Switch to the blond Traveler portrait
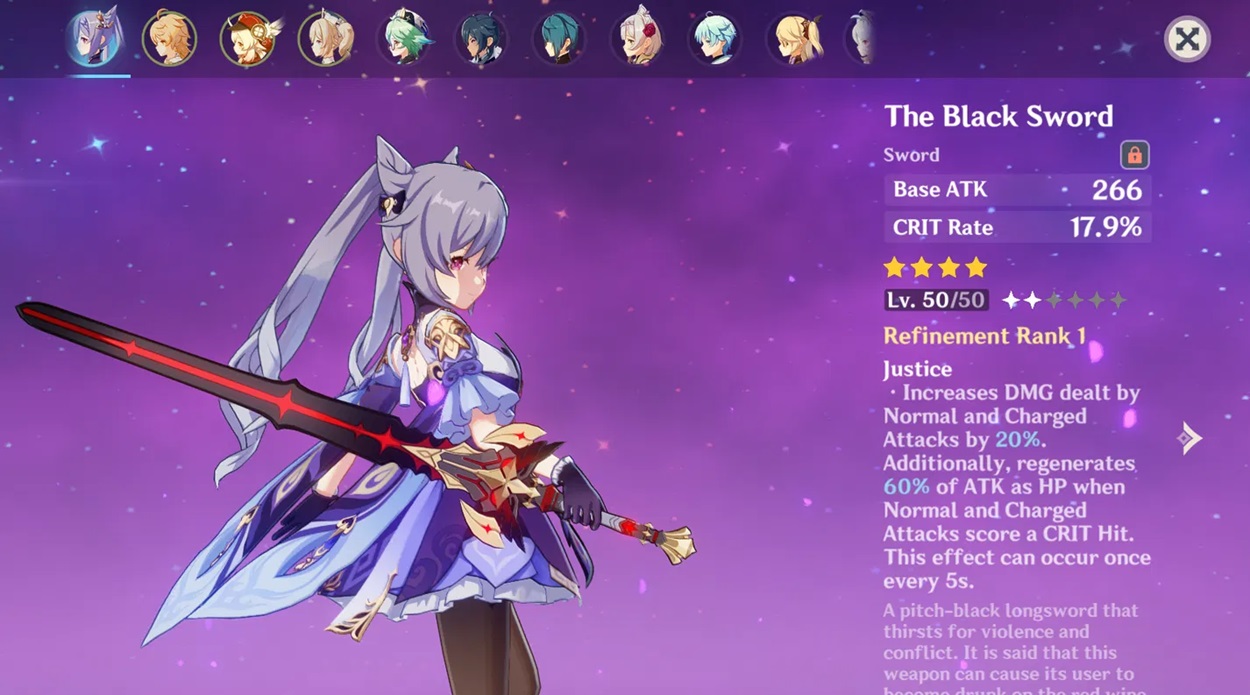This screenshot has width=1250, height=695. (169, 39)
